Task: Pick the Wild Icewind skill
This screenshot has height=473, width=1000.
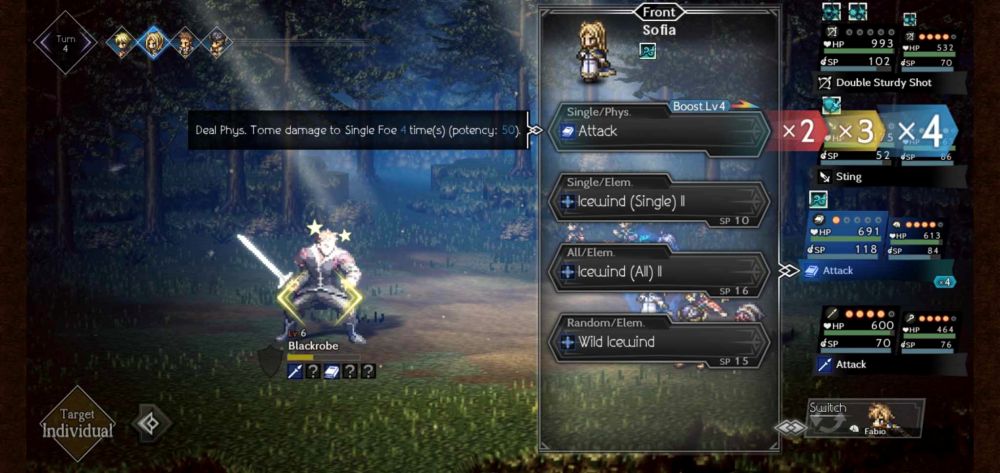Action: tap(655, 342)
